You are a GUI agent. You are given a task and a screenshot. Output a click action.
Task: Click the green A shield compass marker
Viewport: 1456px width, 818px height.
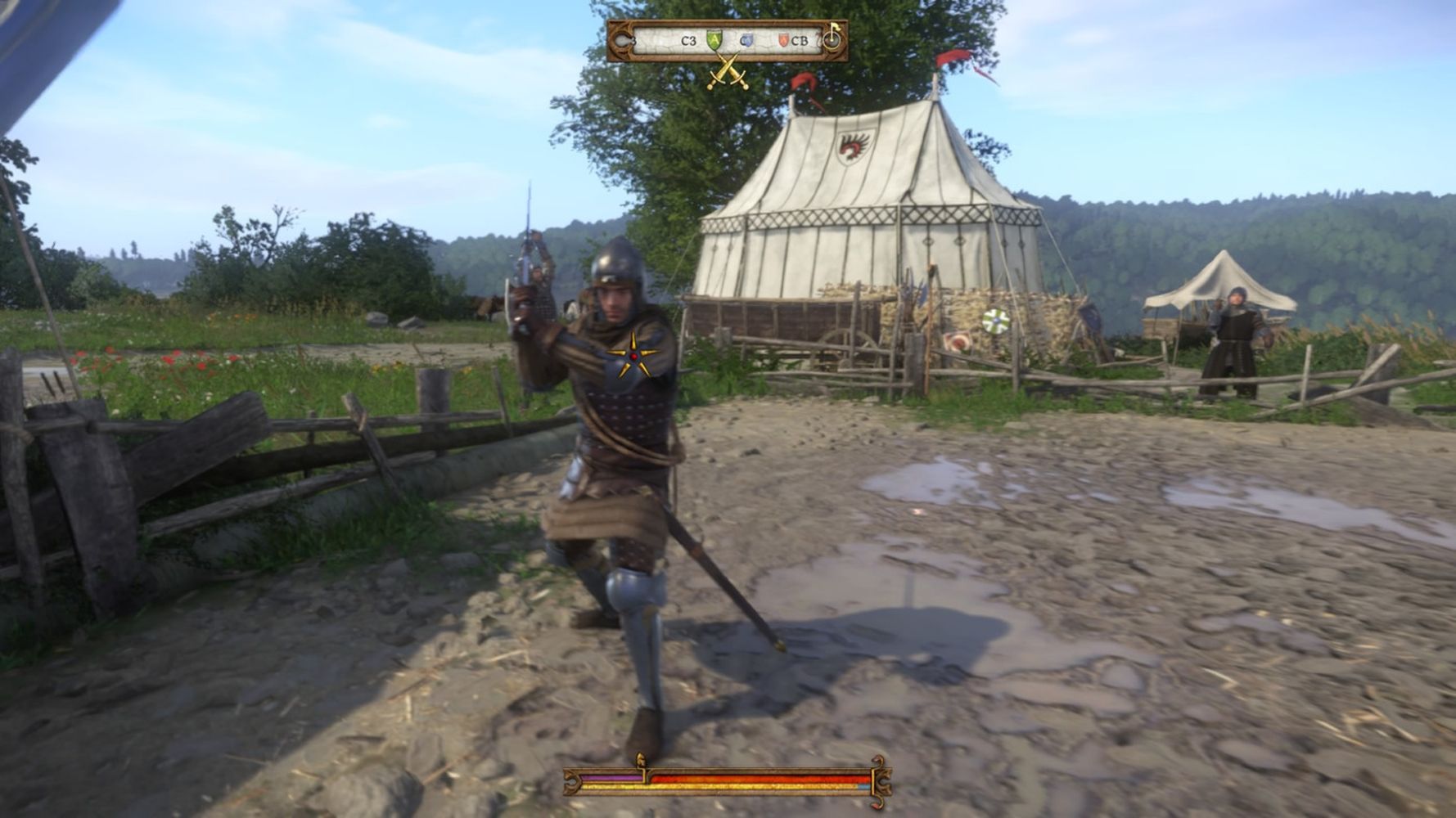(x=714, y=40)
